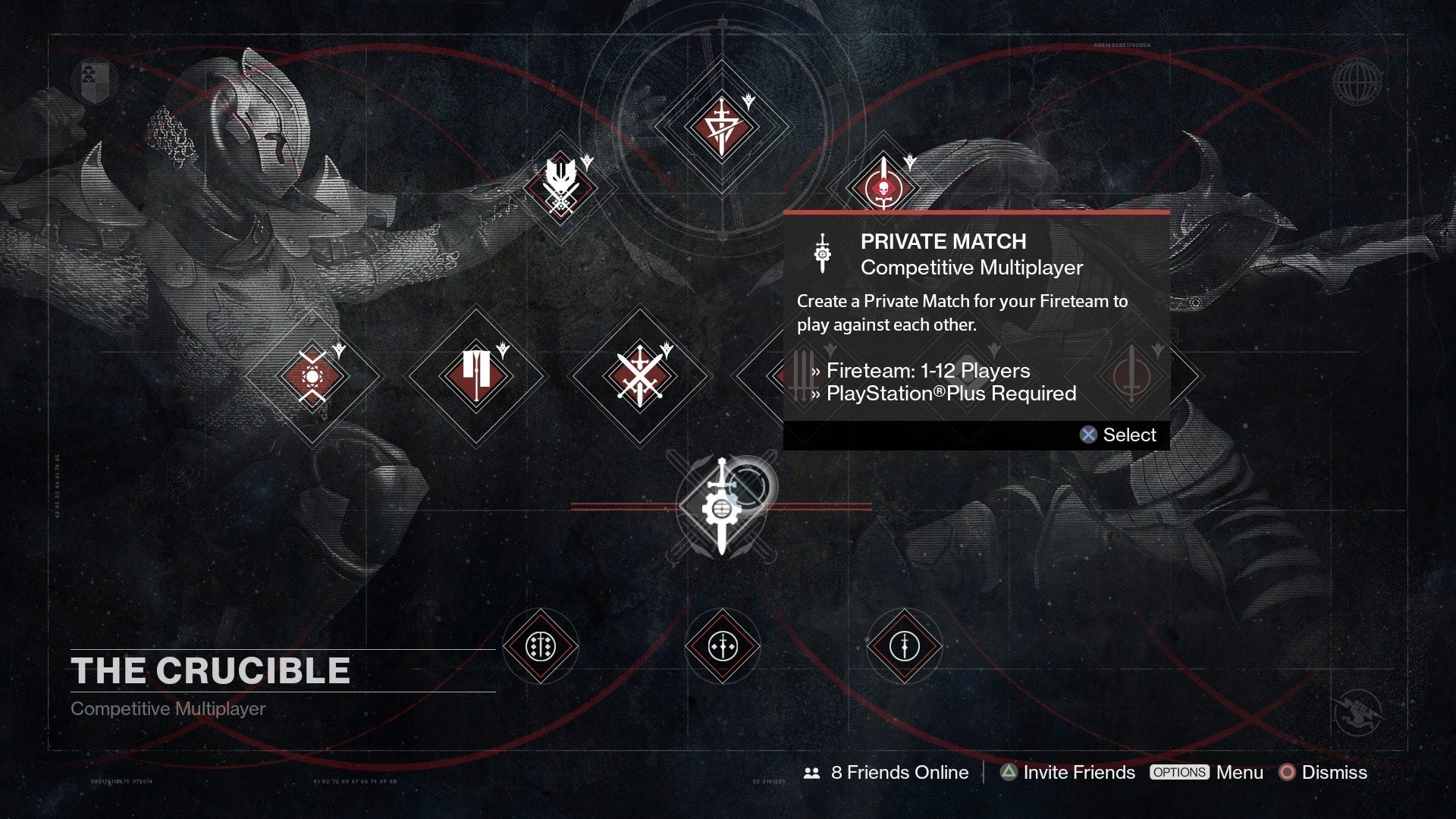Open the Rumble skull playlist node
1456x819 pixels.
tap(886, 186)
